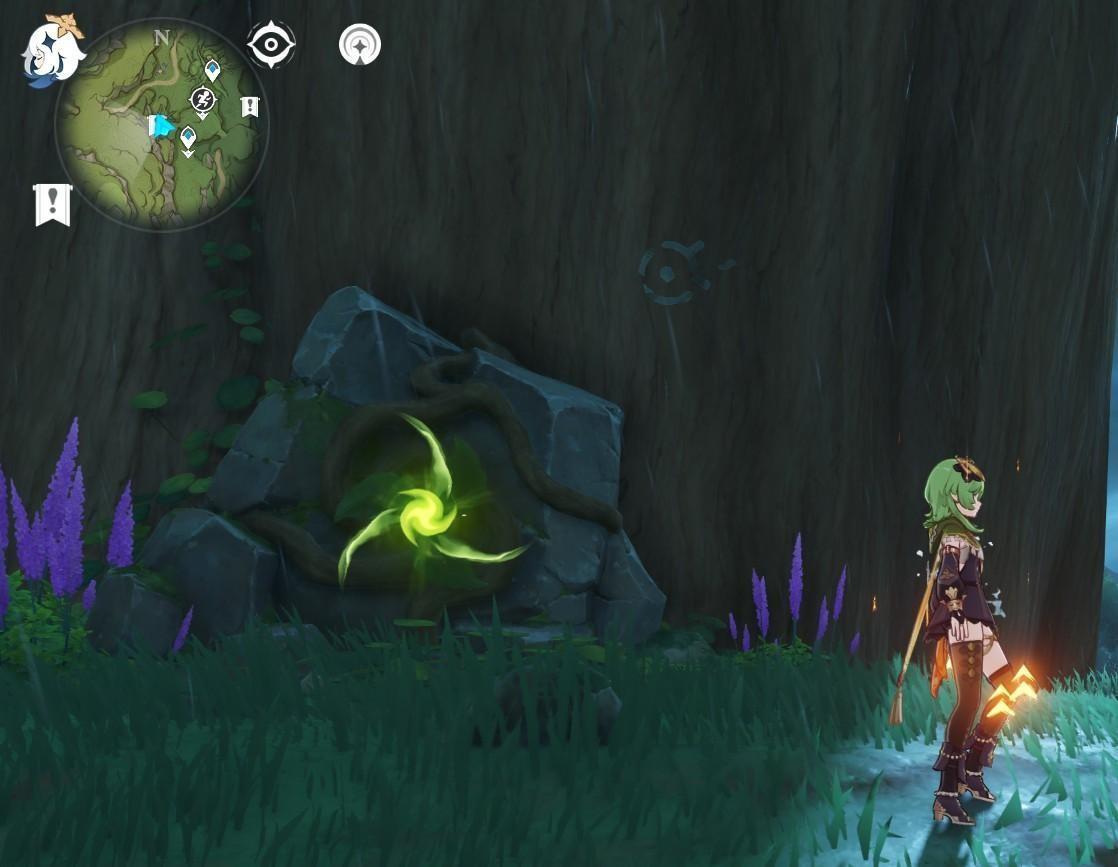This screenshot has height=867, width=1118.
Task: Click the exclamation flag marker inside minimap
Action: point(250,106)
